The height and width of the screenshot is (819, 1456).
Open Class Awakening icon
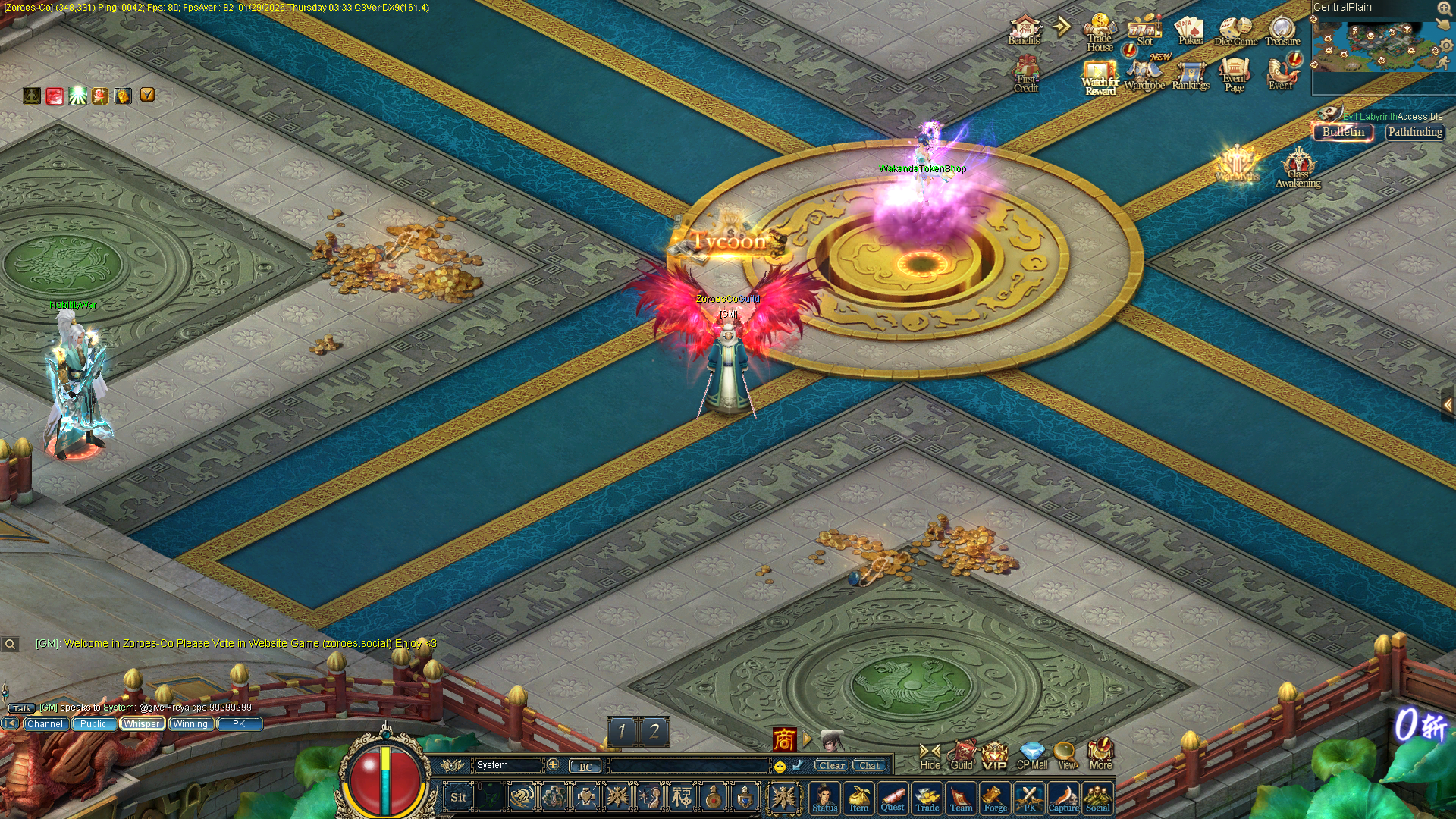pos(1298,168)
